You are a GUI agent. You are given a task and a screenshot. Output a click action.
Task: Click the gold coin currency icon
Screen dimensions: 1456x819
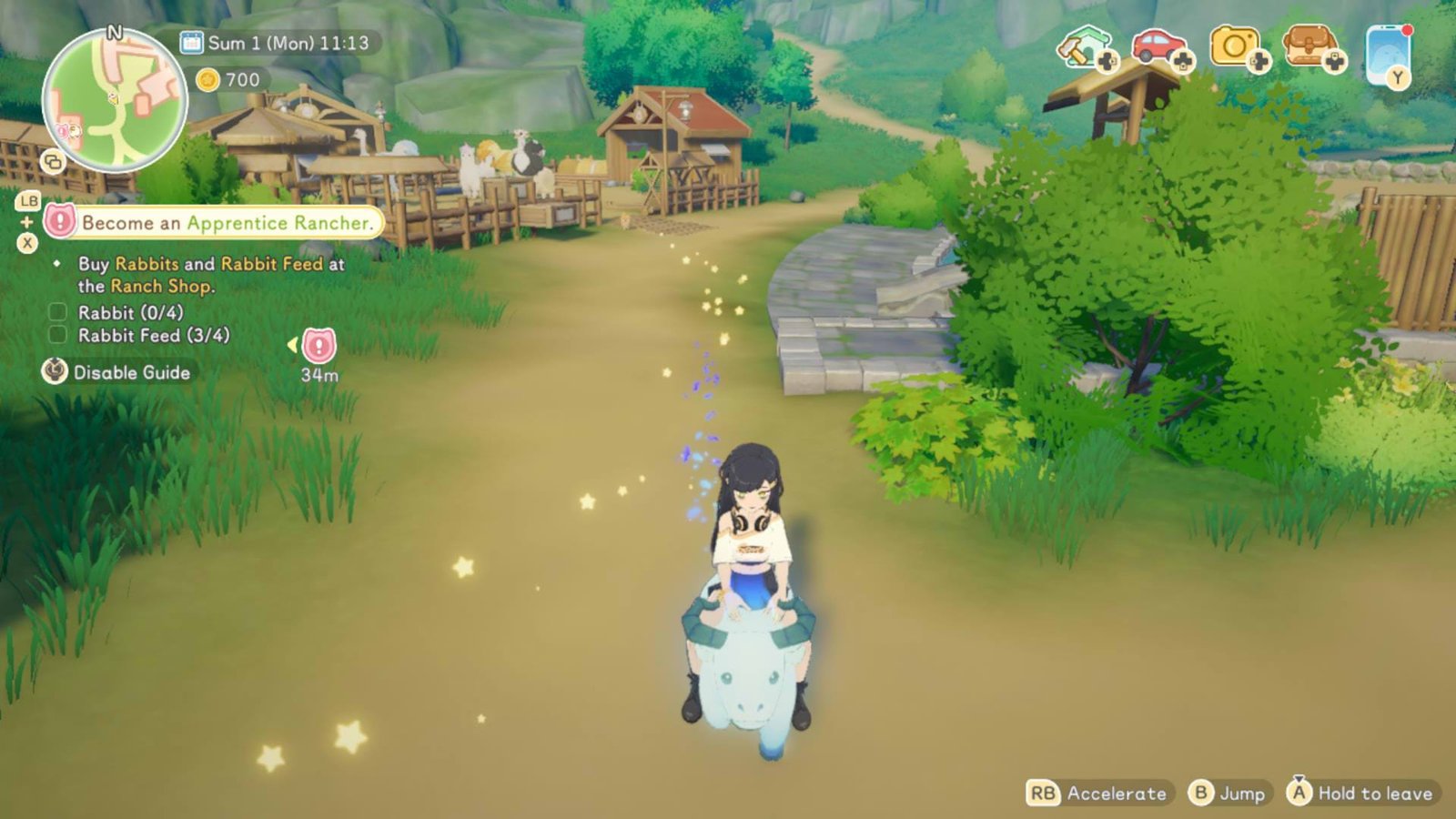click(209, 79)
